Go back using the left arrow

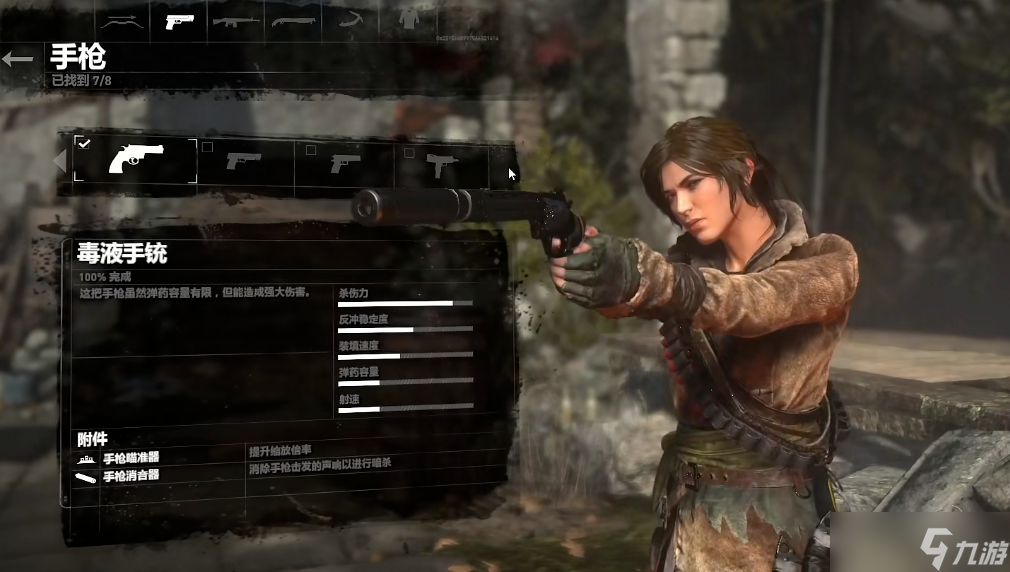[17, 60]
